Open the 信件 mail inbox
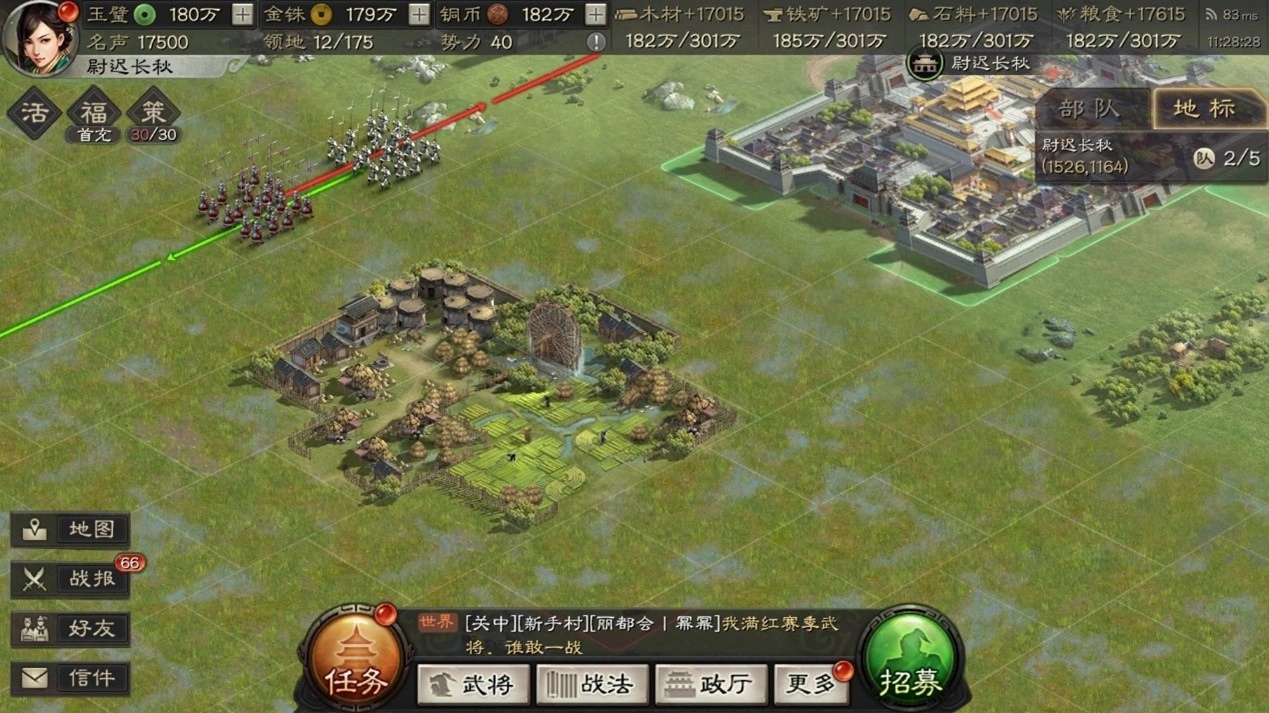The width and height of the screenshot is (1269, 713). point(71,678)
